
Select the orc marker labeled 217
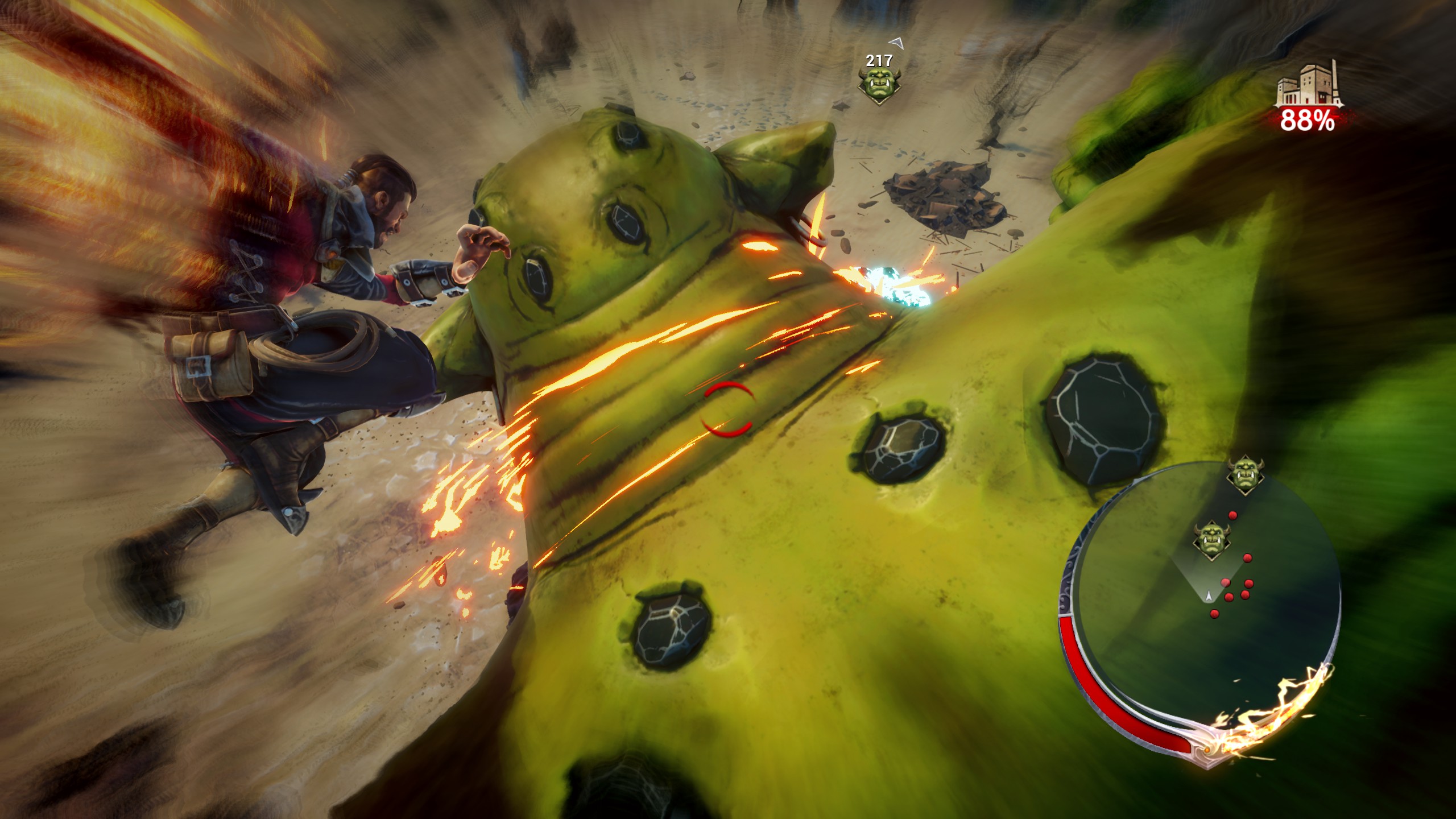879,86
